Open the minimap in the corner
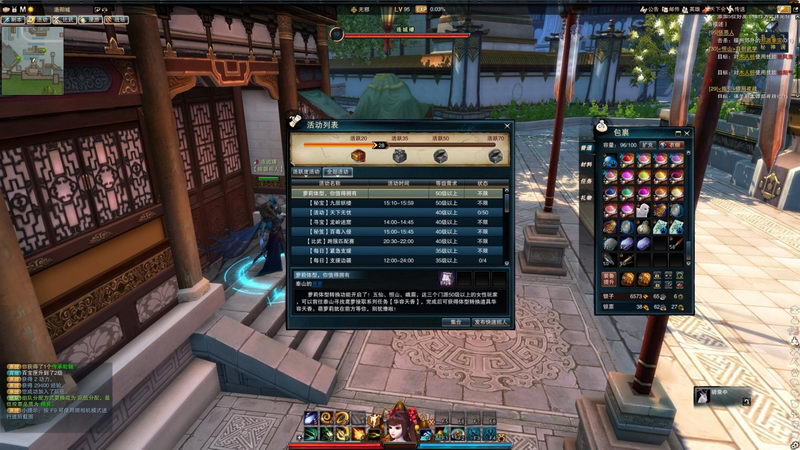The width and height of the screenshot is (800, 450). tap(32, 60)
